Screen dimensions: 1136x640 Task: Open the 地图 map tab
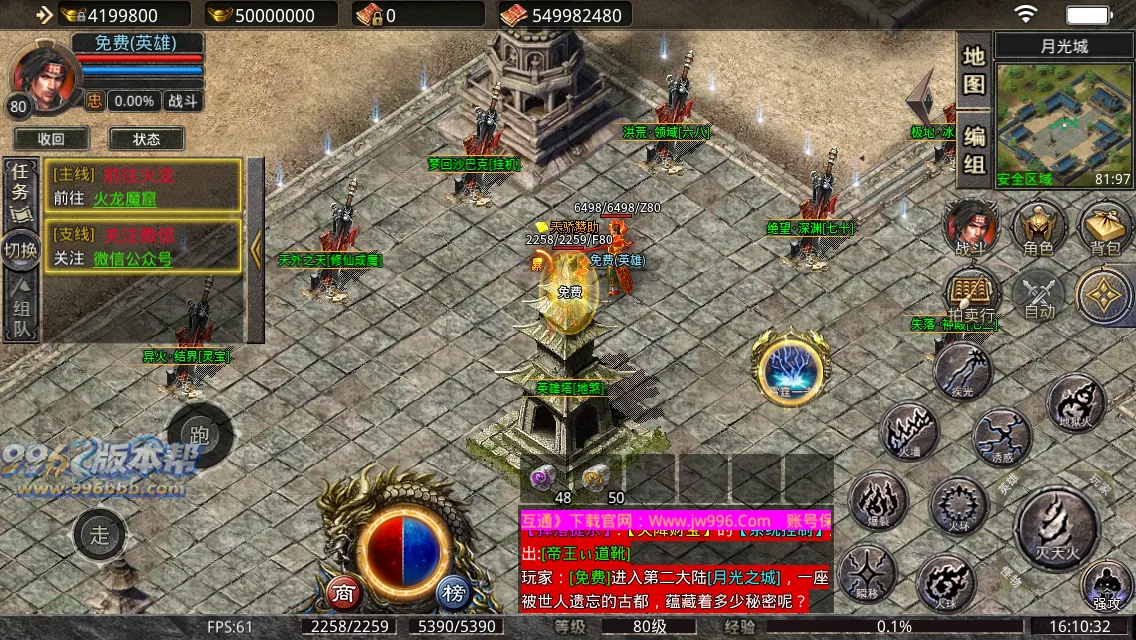tap(974, 70)
